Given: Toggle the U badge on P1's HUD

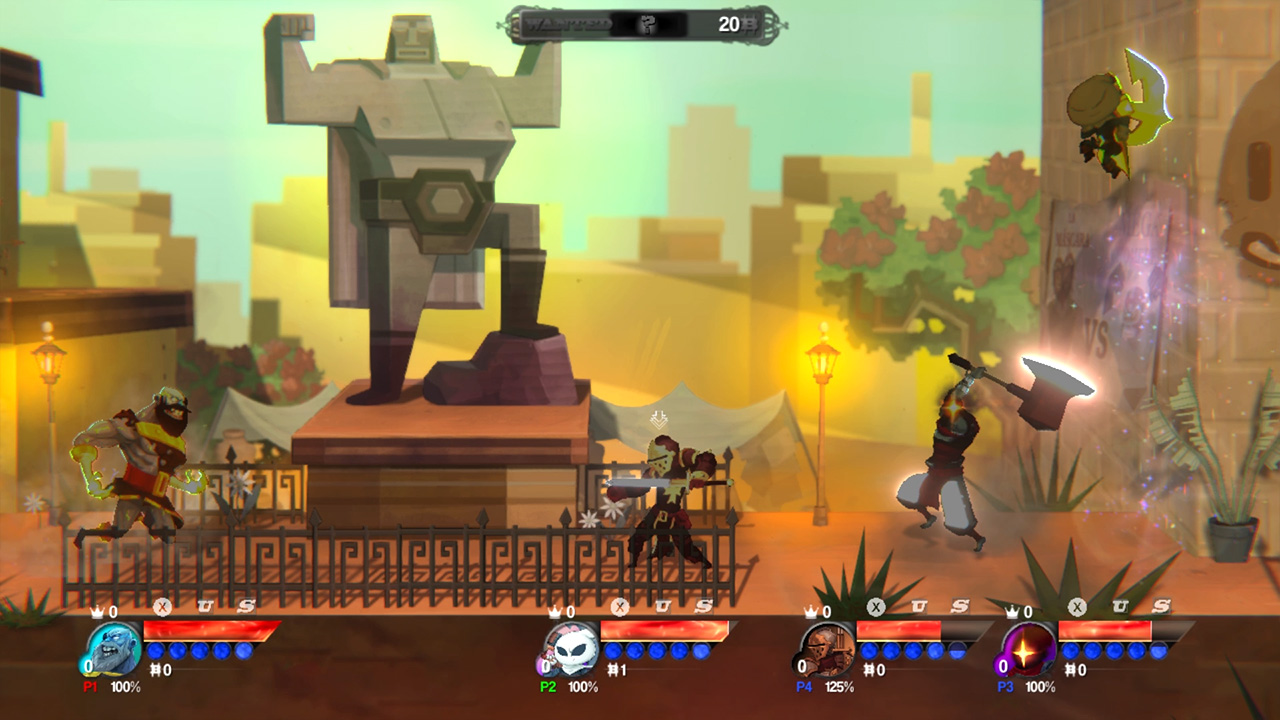Looking at the screenshot, I should coord(207,605).
